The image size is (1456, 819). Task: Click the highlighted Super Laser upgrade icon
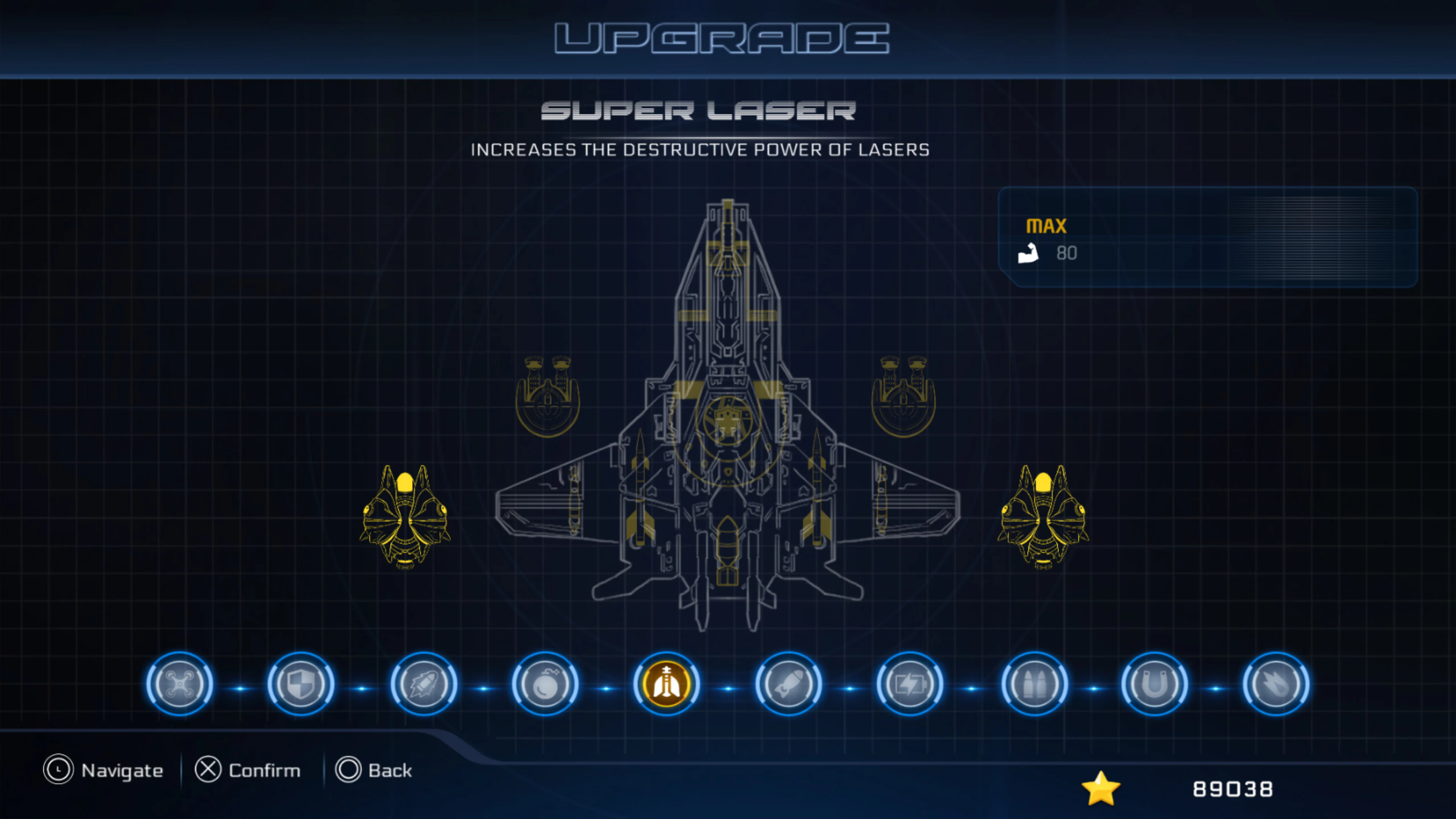click(667, 684)
